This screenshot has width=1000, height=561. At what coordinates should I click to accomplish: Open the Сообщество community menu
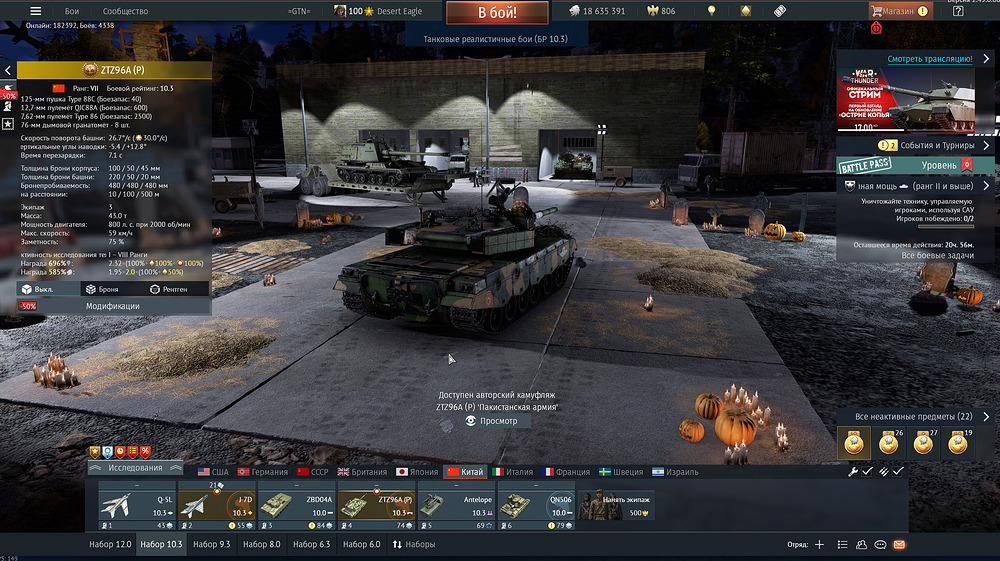coord(126,11)
